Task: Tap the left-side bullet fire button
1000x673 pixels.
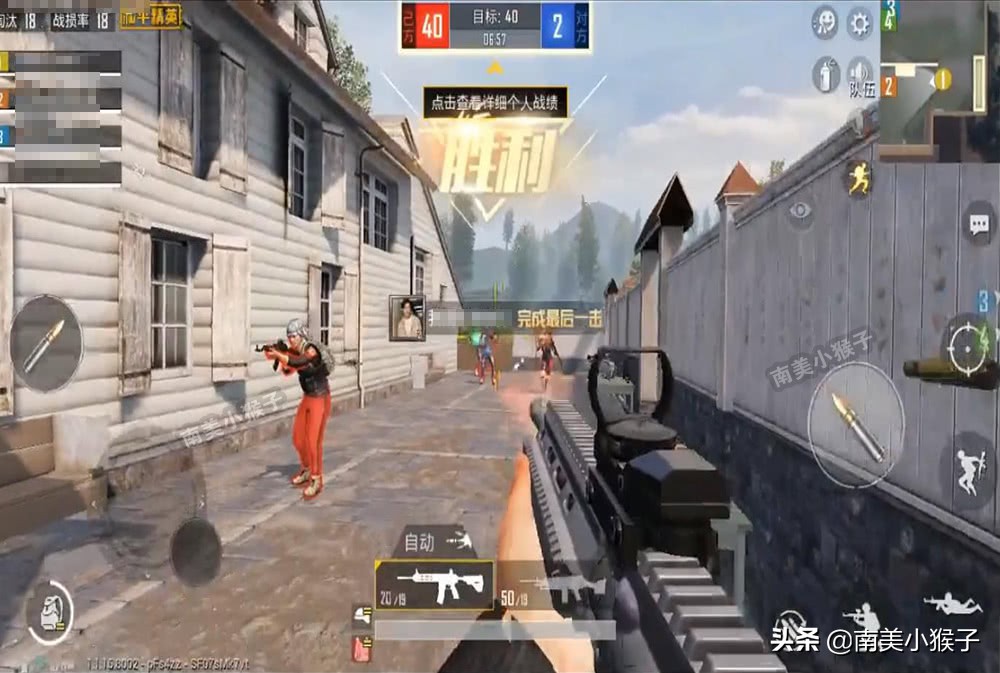Action: pyautogui.click(x=46, y=343)
